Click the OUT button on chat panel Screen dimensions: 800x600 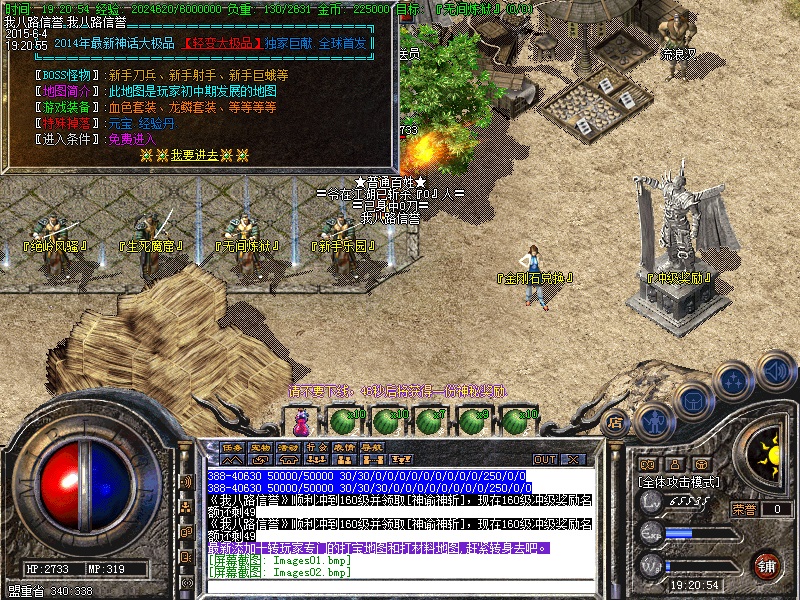(x=544, y=459)
